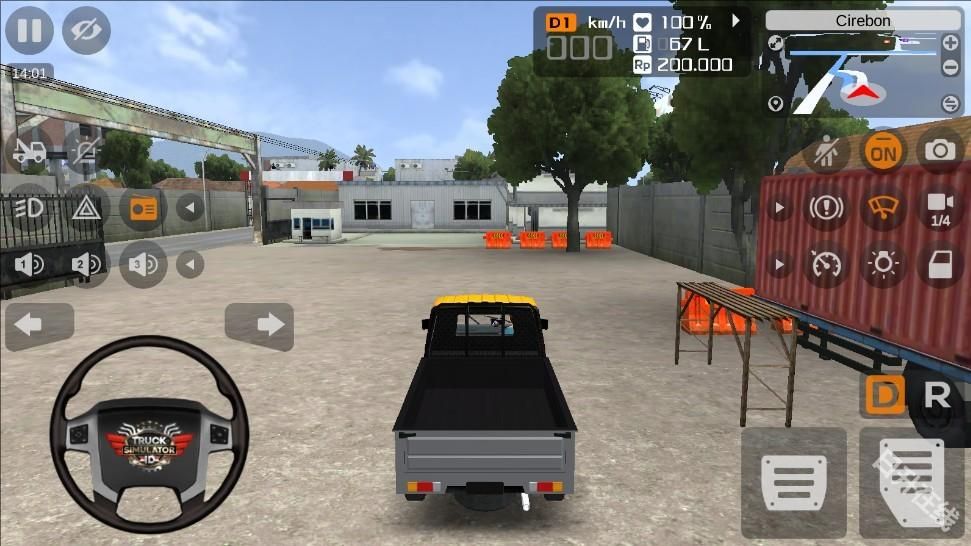The height and width of the screenshot is (546, 971).
Task: Pause the game
Action: click(29, 30)
